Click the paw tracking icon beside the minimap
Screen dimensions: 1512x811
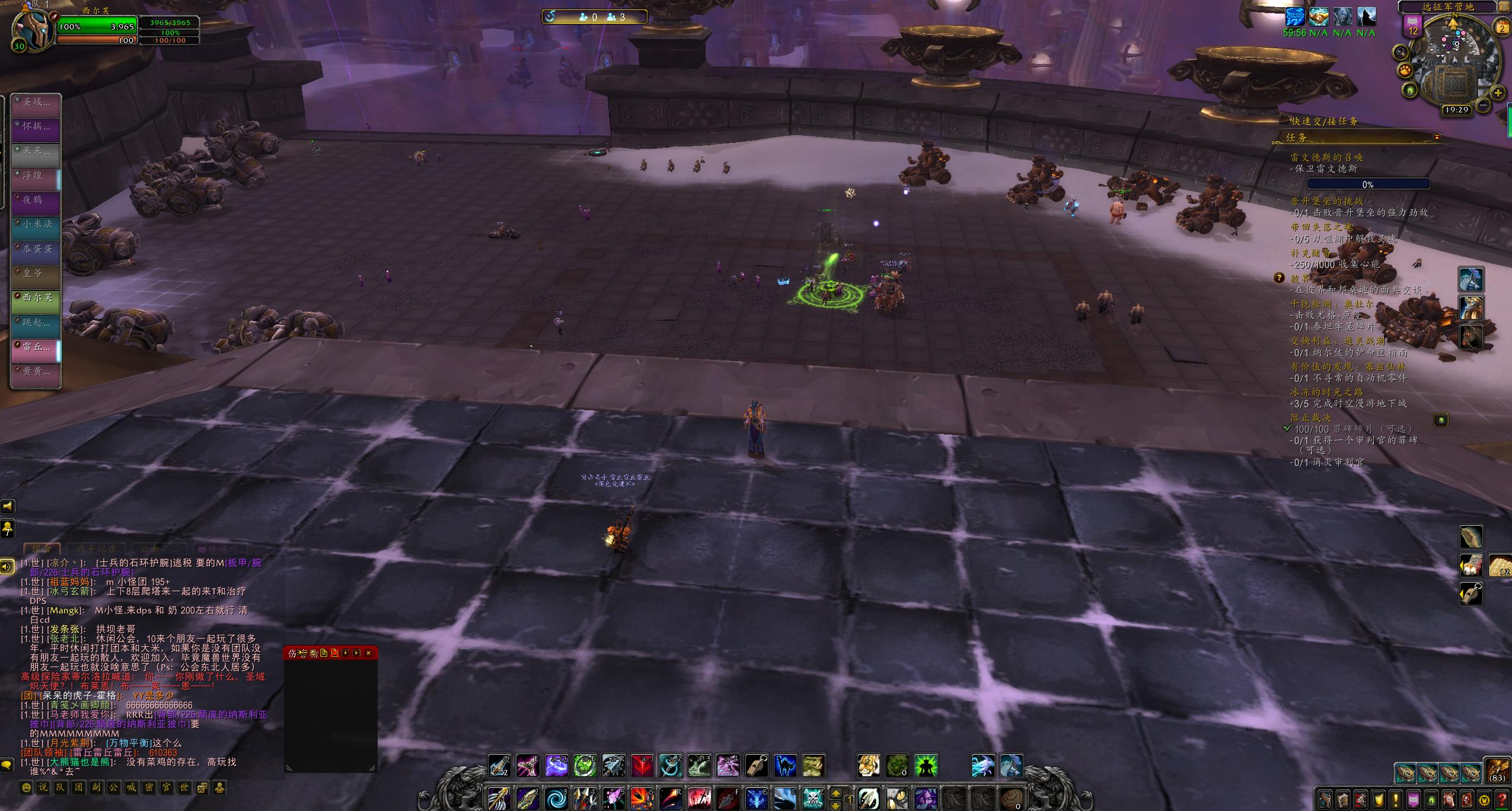point(1404,71)
